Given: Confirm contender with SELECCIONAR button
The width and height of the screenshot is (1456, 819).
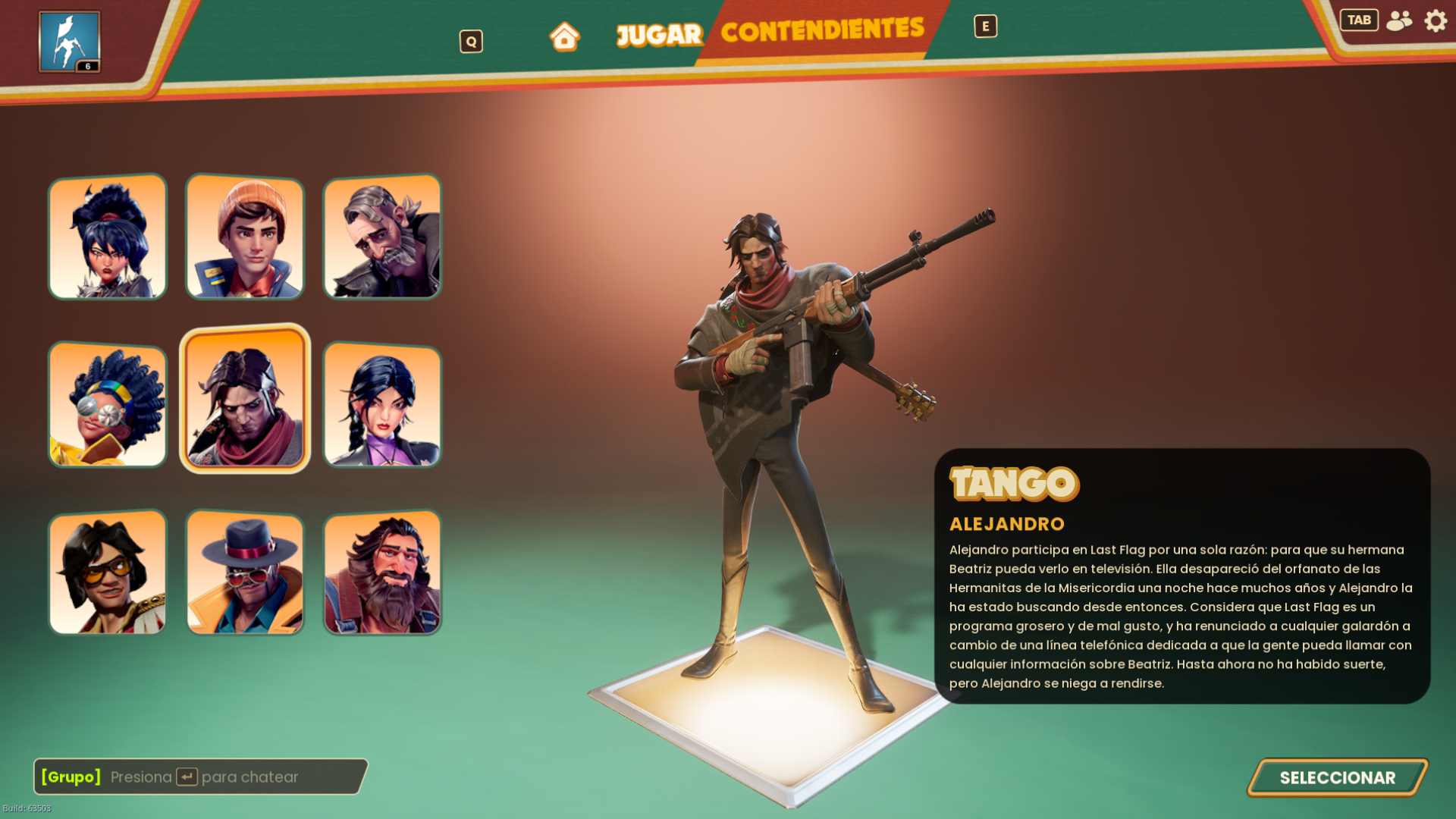Looking at the screenshot, I should tap(1337, 777).
